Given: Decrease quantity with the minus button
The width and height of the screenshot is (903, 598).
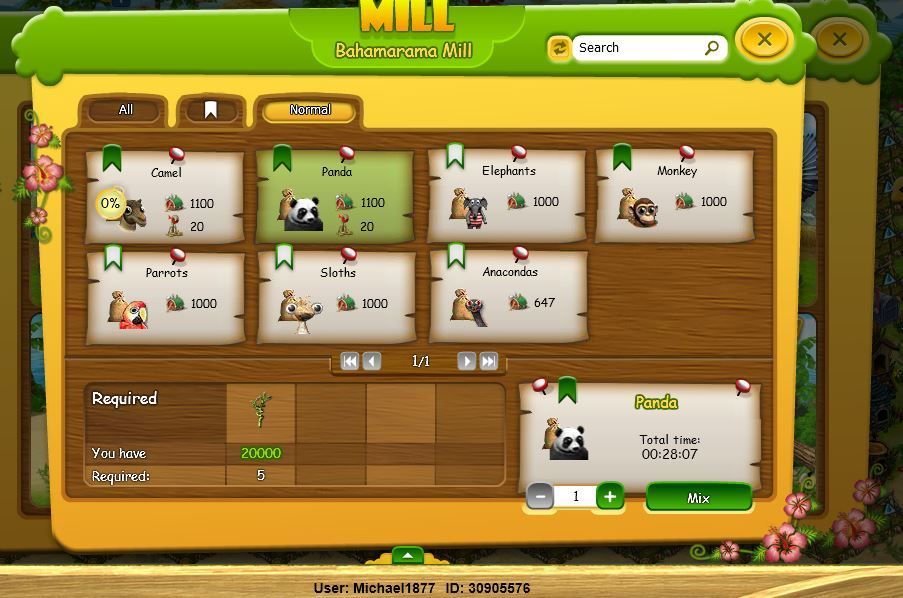Looking at the screenshot, I should tap(540, 496).
